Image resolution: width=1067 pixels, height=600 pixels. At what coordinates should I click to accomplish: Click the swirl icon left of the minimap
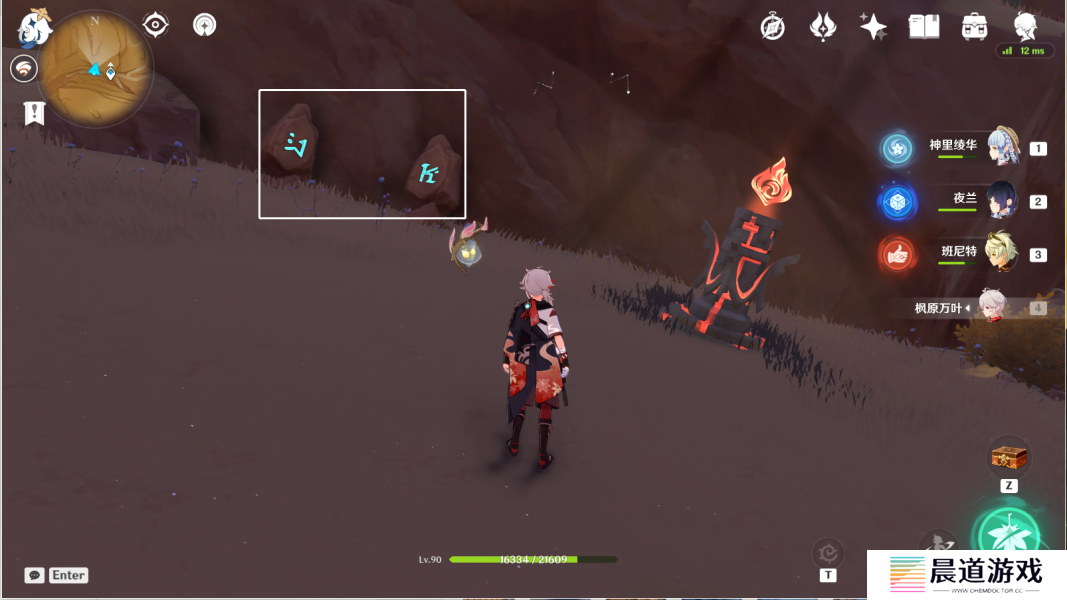(x=24, y=69)
